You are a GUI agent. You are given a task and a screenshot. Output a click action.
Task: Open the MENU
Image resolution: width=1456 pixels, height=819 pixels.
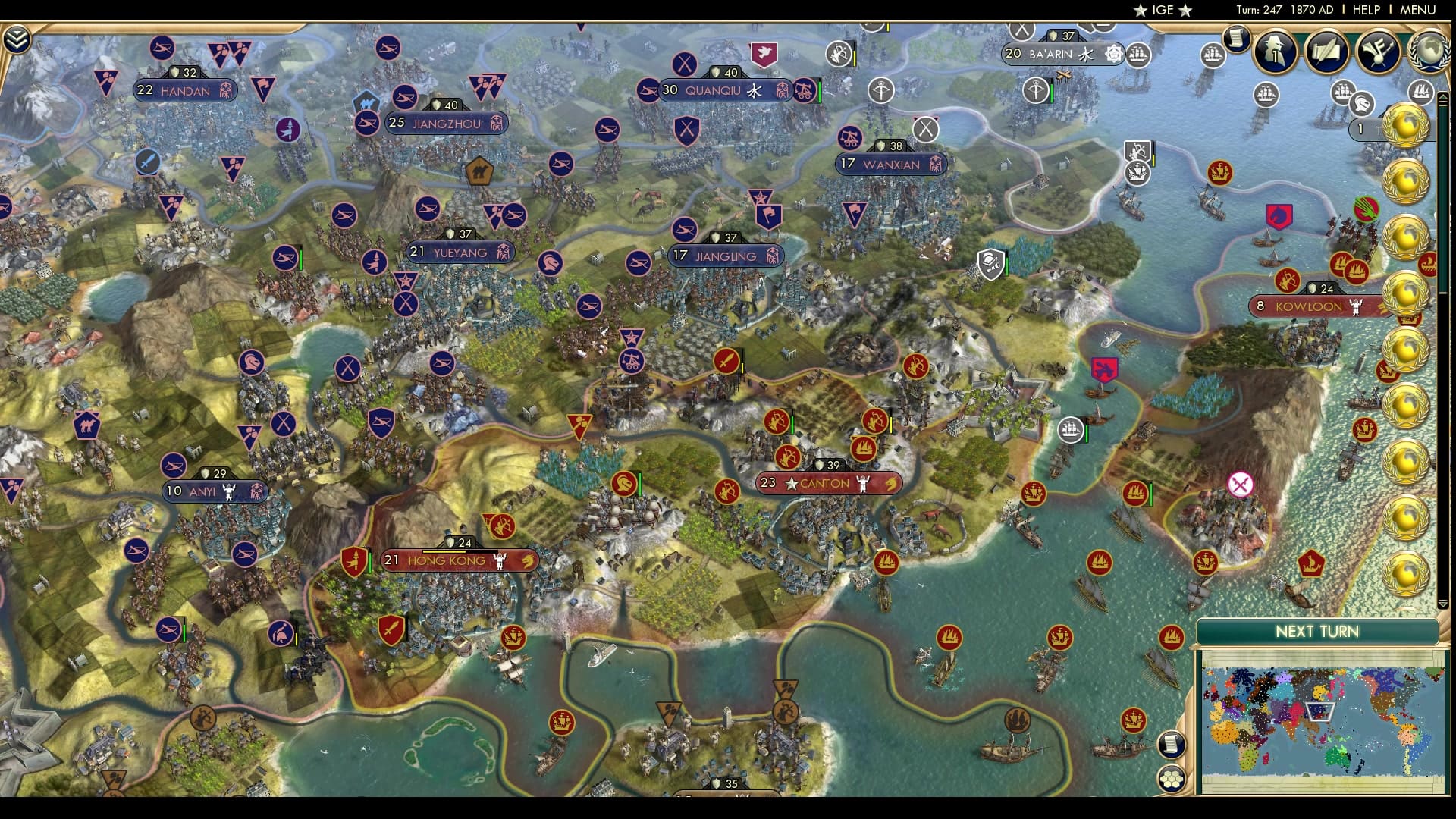point(1417,11)
